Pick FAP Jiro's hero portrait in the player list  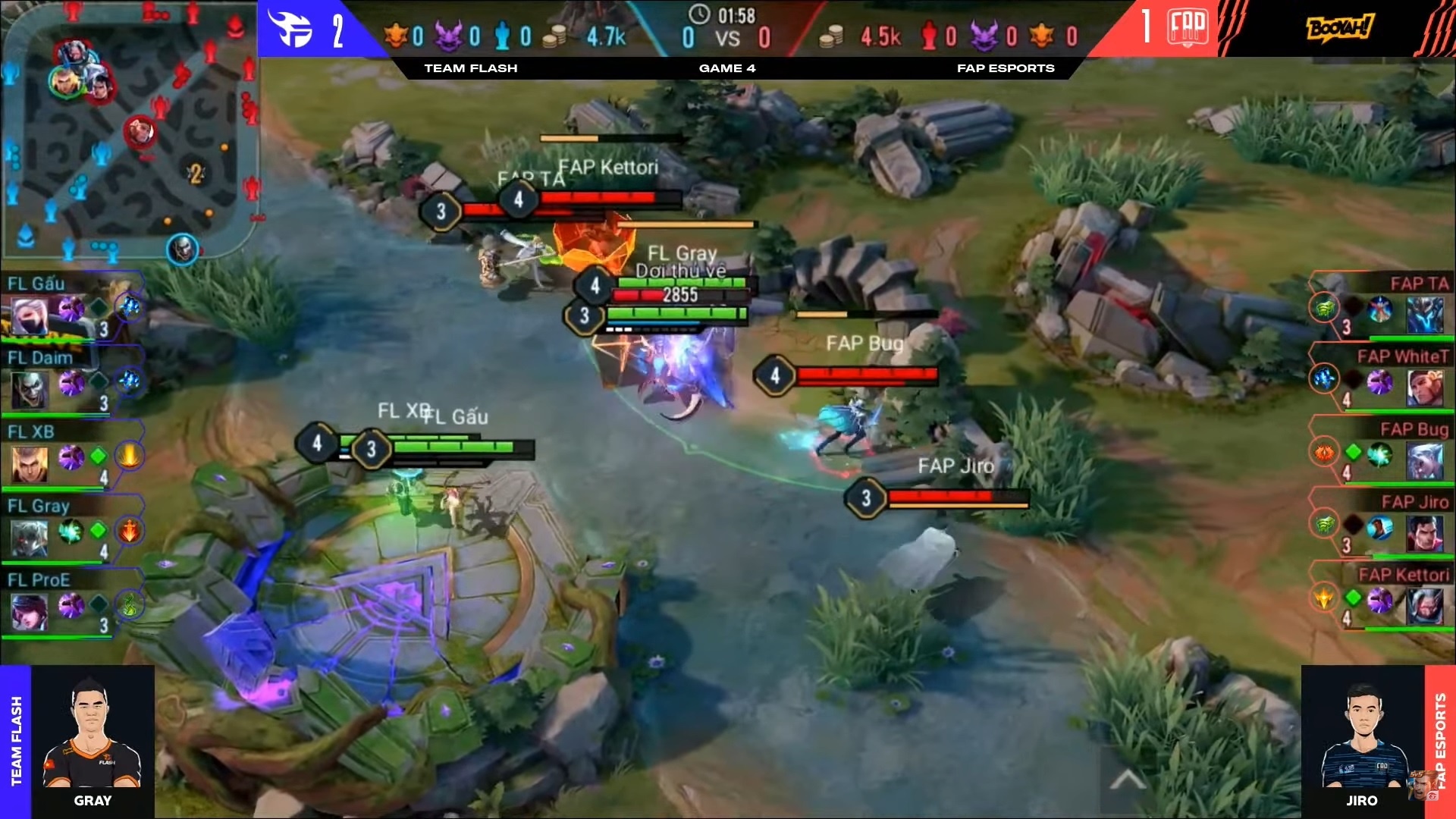tap(1424, 534)
